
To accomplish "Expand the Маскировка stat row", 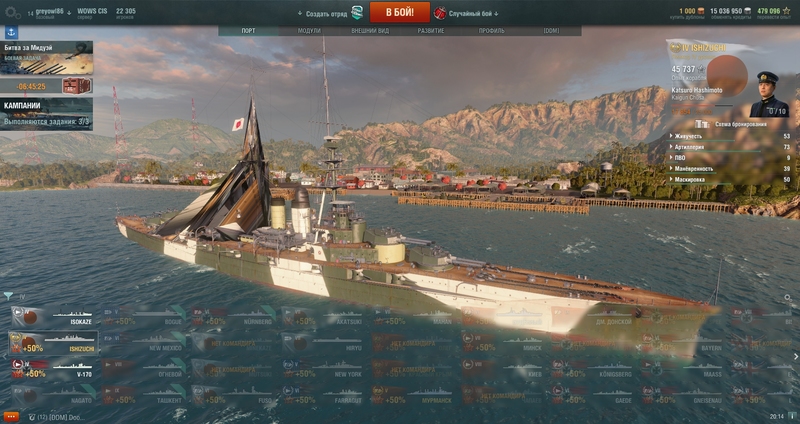I will [730, 179].
